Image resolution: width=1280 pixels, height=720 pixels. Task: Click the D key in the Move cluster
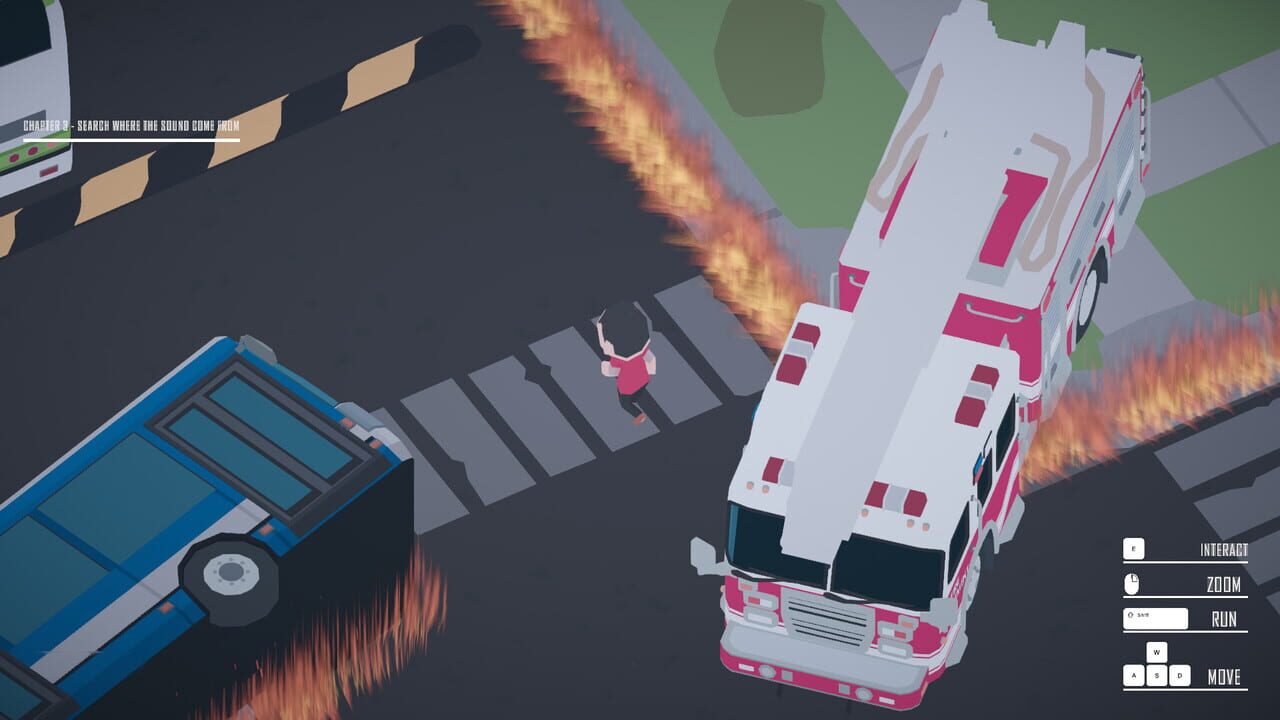pos(1178,676)
